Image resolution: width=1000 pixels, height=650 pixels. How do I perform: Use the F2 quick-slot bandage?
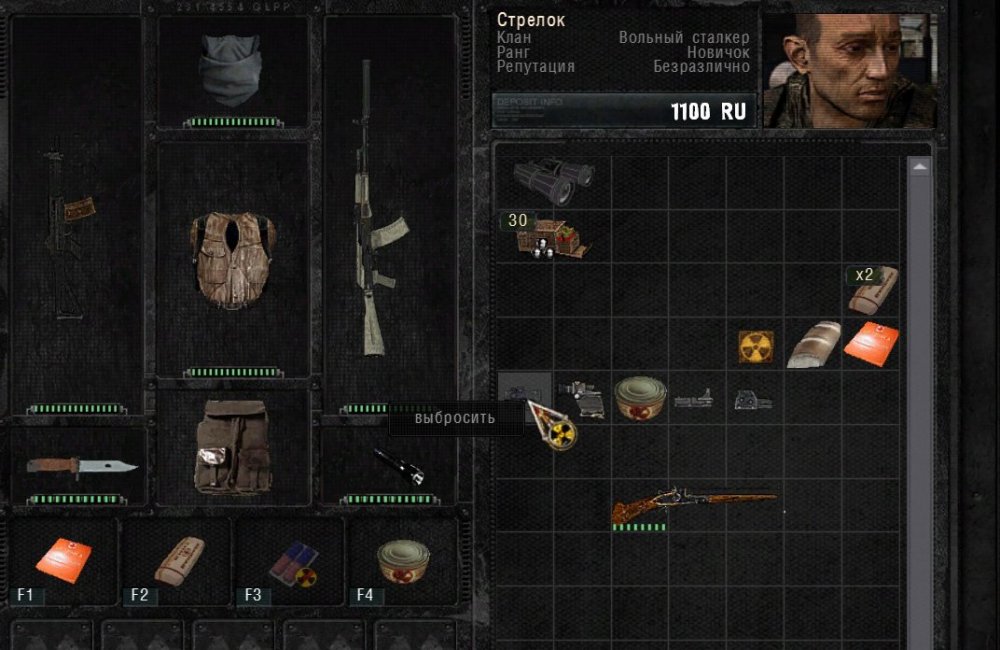coord(178,560)
